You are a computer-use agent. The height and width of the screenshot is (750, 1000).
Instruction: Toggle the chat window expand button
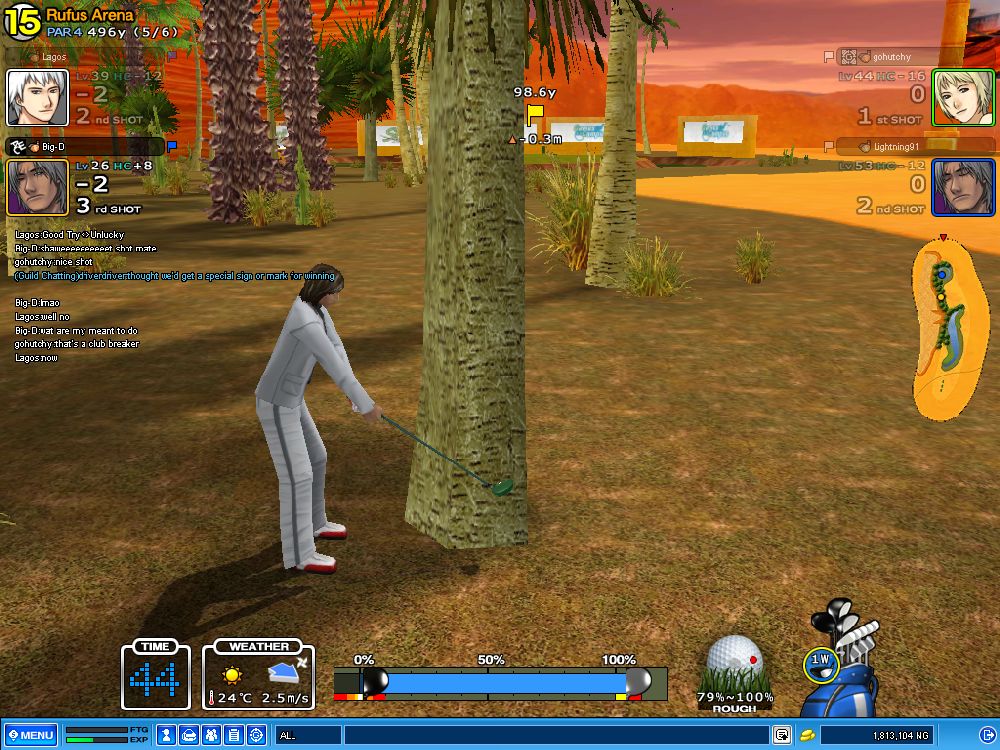[x=782, y=735]
